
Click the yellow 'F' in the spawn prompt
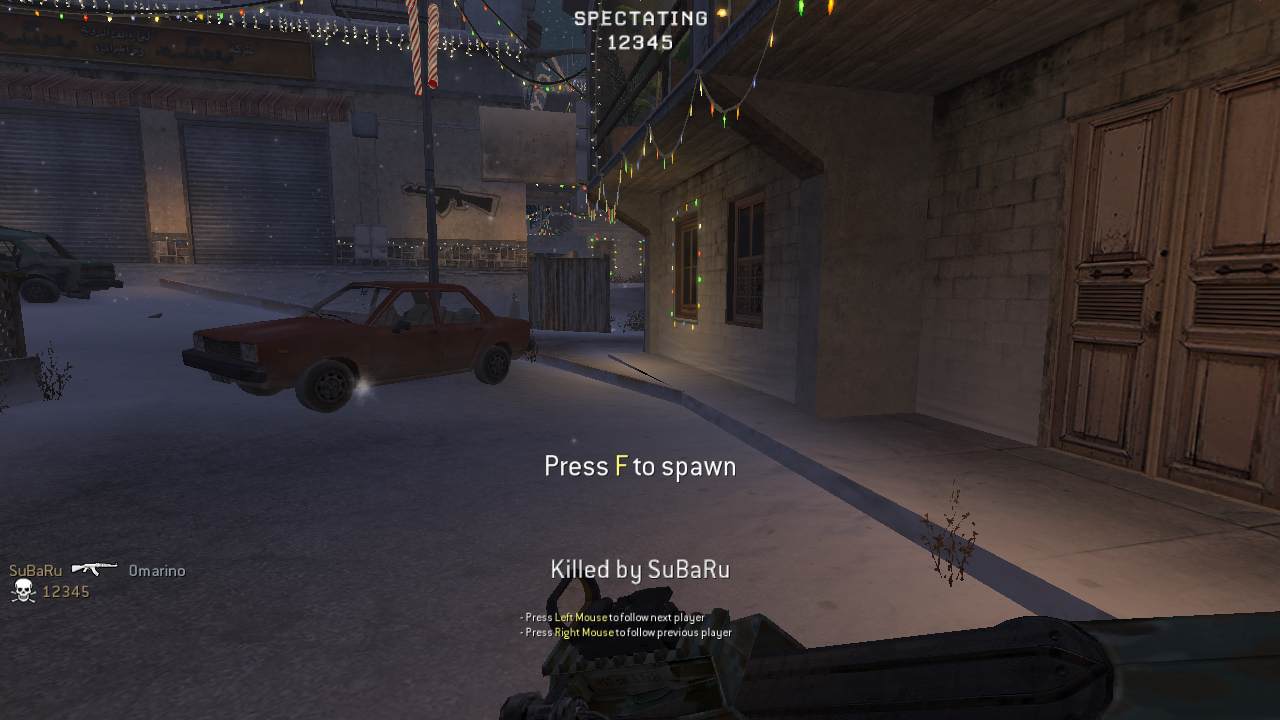point(620,464)
